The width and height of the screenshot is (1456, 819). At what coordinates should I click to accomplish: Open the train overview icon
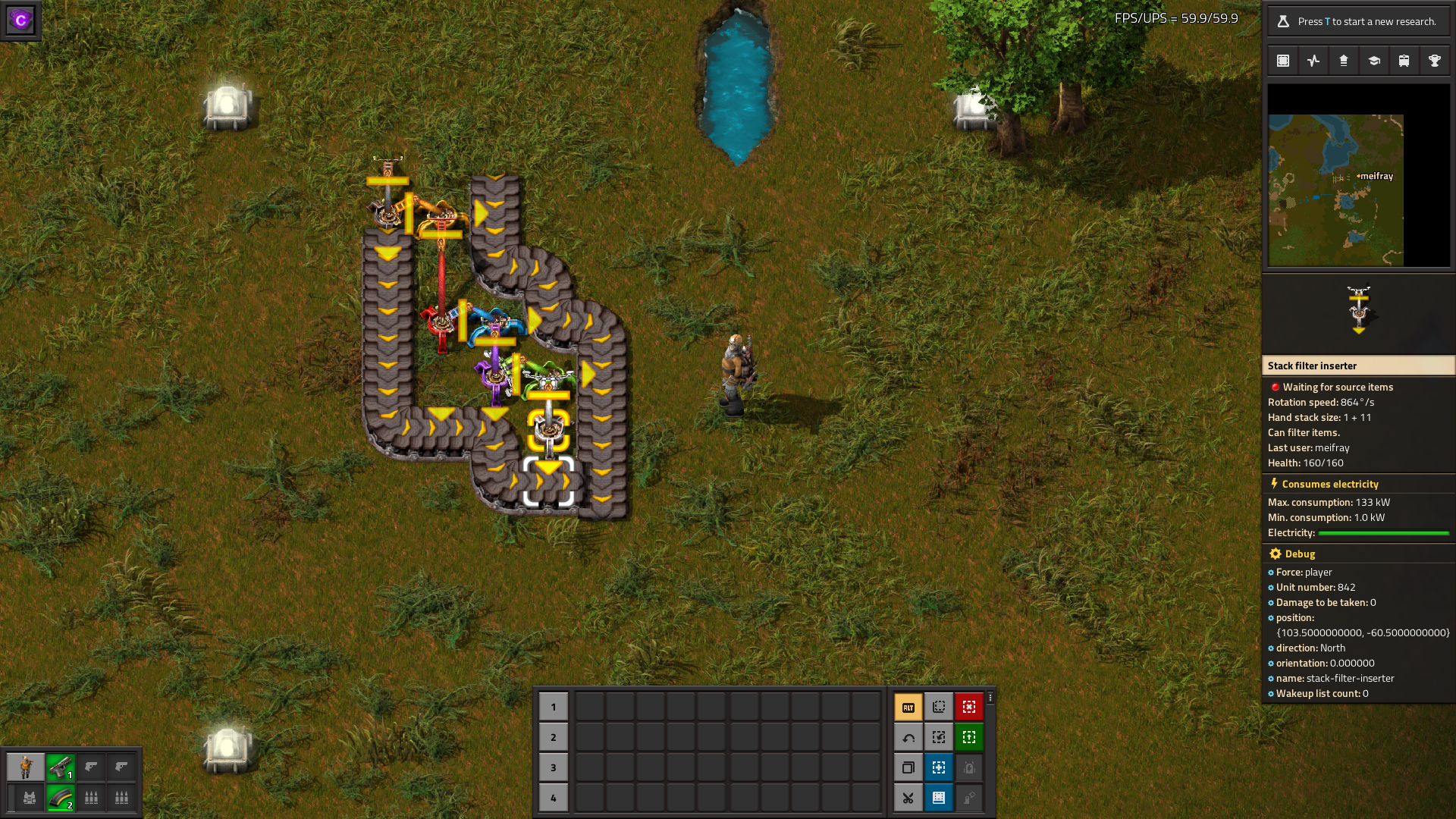point(1404,60)
